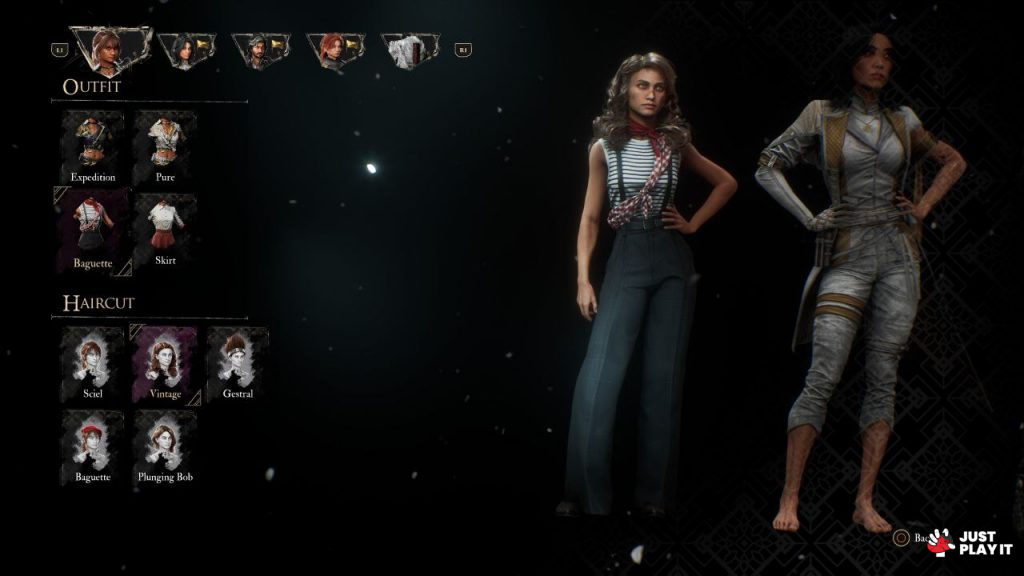Screen dimensions: 1024x576
Task: Open the bearded man character tab
Action: click(259, 50)
